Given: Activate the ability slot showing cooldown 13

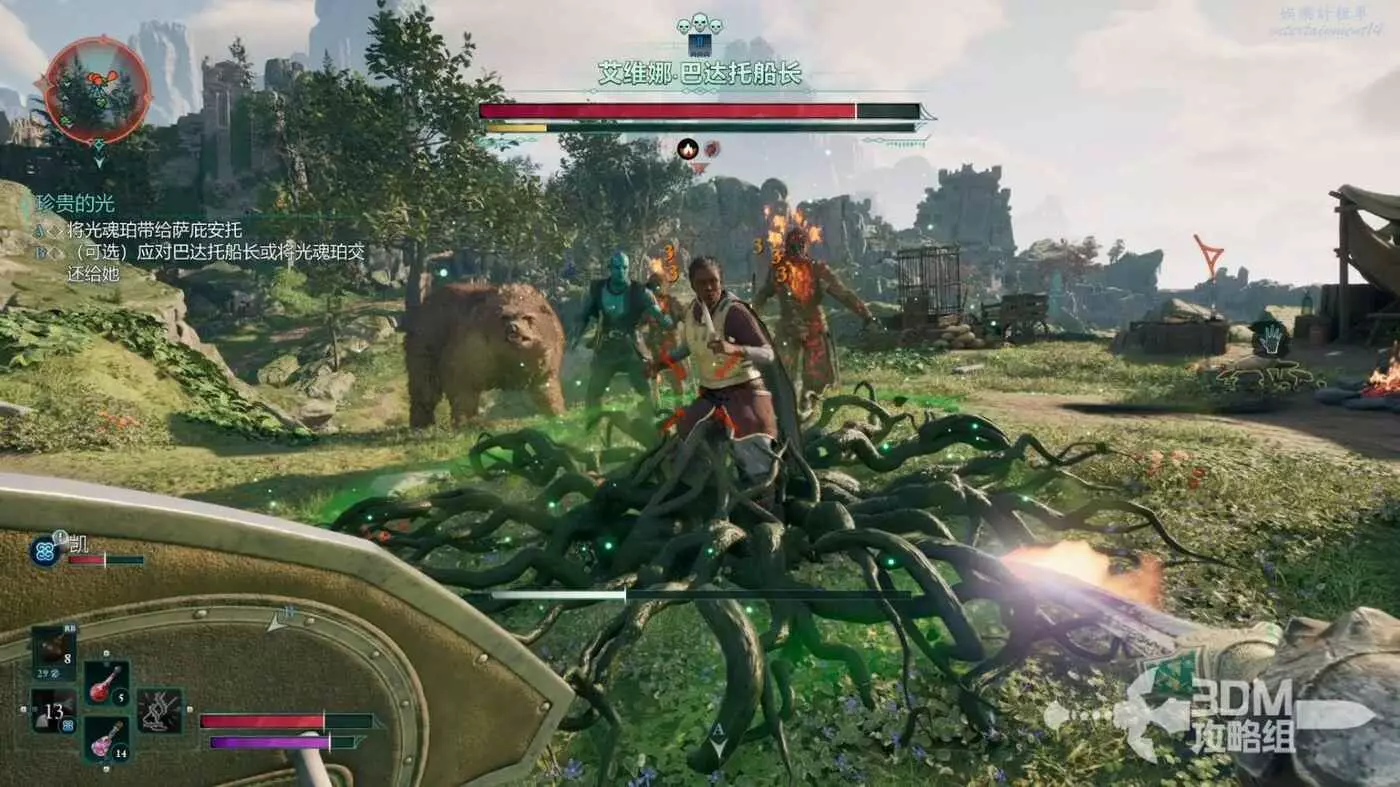Looking at the screenshot, I should click(x=53, y=711).
